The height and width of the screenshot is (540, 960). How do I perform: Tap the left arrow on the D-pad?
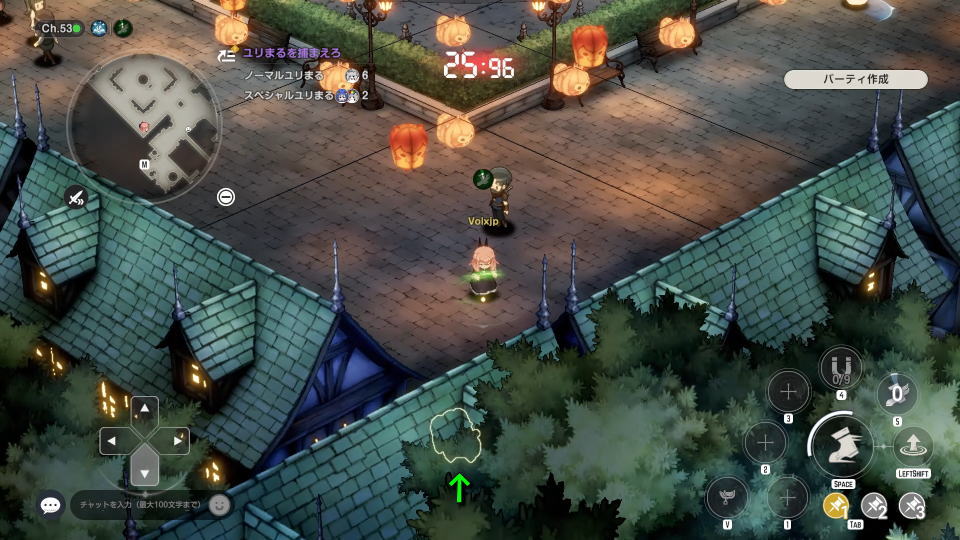coord(111,440)
